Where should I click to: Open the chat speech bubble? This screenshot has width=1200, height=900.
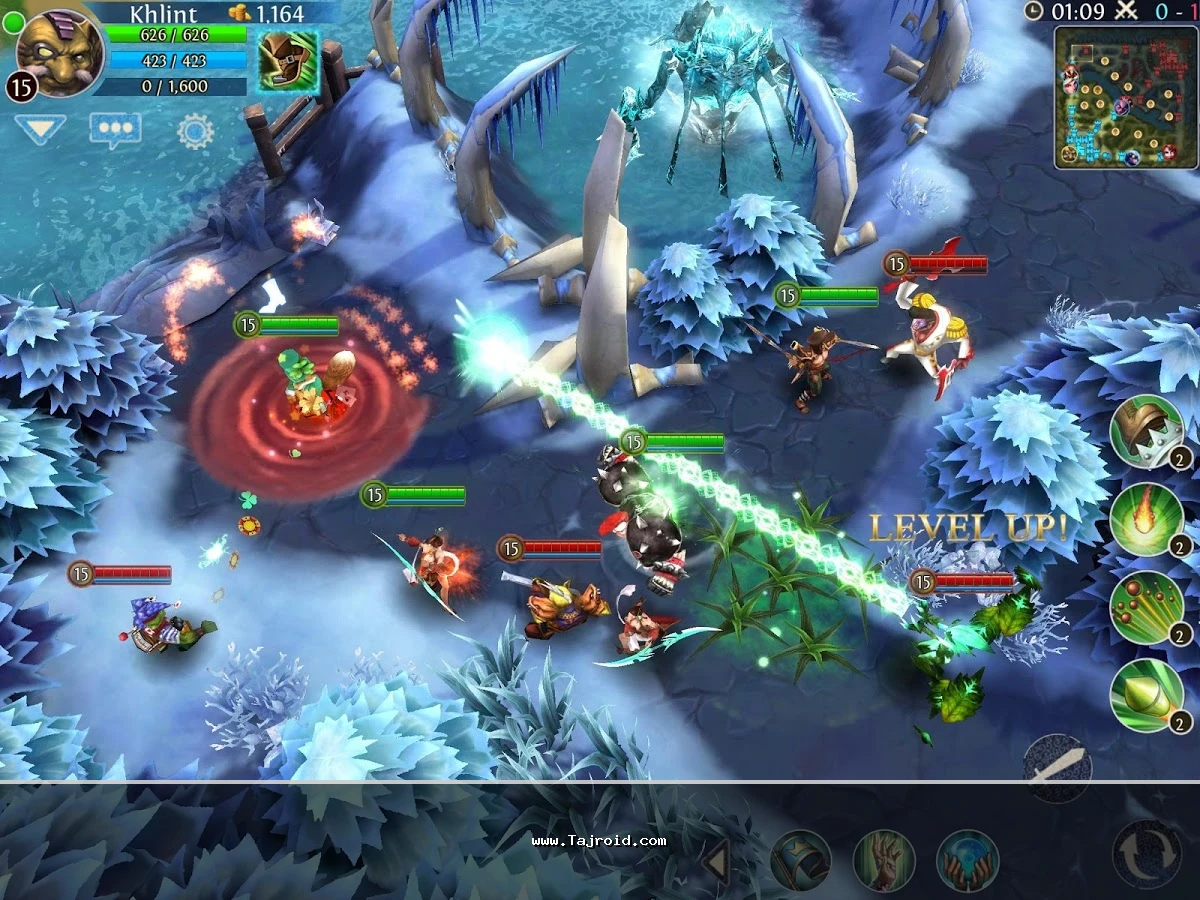click(x=115, y=130)
